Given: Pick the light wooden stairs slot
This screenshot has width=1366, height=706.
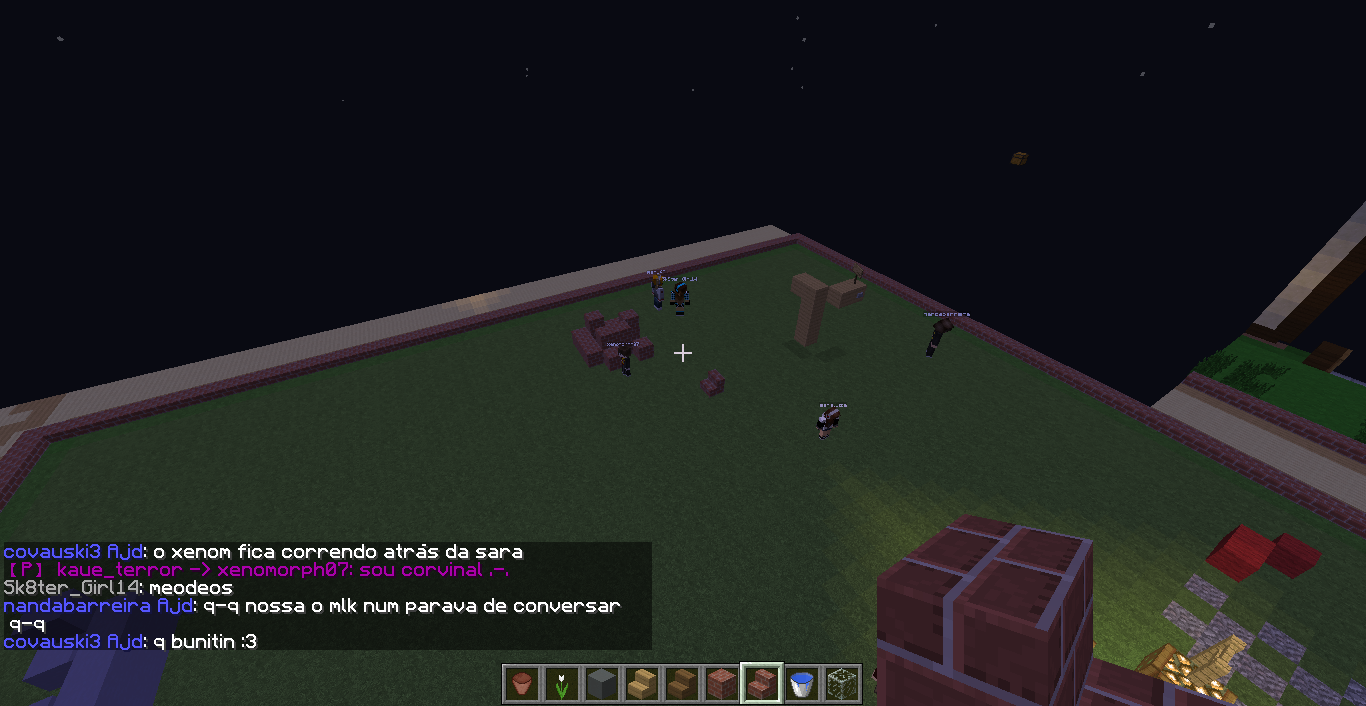Looking at the screenshot, I should [641, 684].
